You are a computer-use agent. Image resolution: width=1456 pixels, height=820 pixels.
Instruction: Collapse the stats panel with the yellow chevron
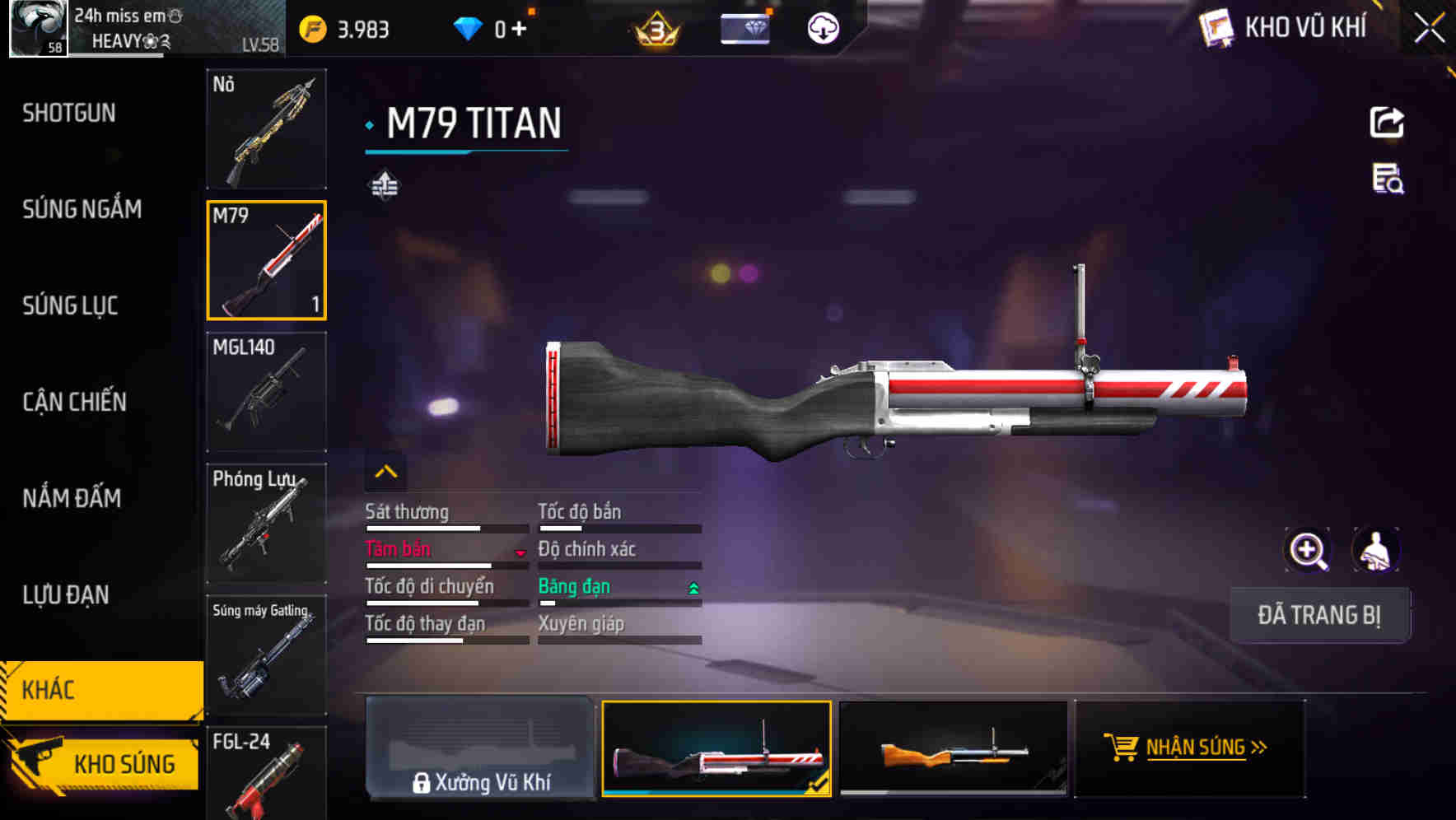(385, 471)
